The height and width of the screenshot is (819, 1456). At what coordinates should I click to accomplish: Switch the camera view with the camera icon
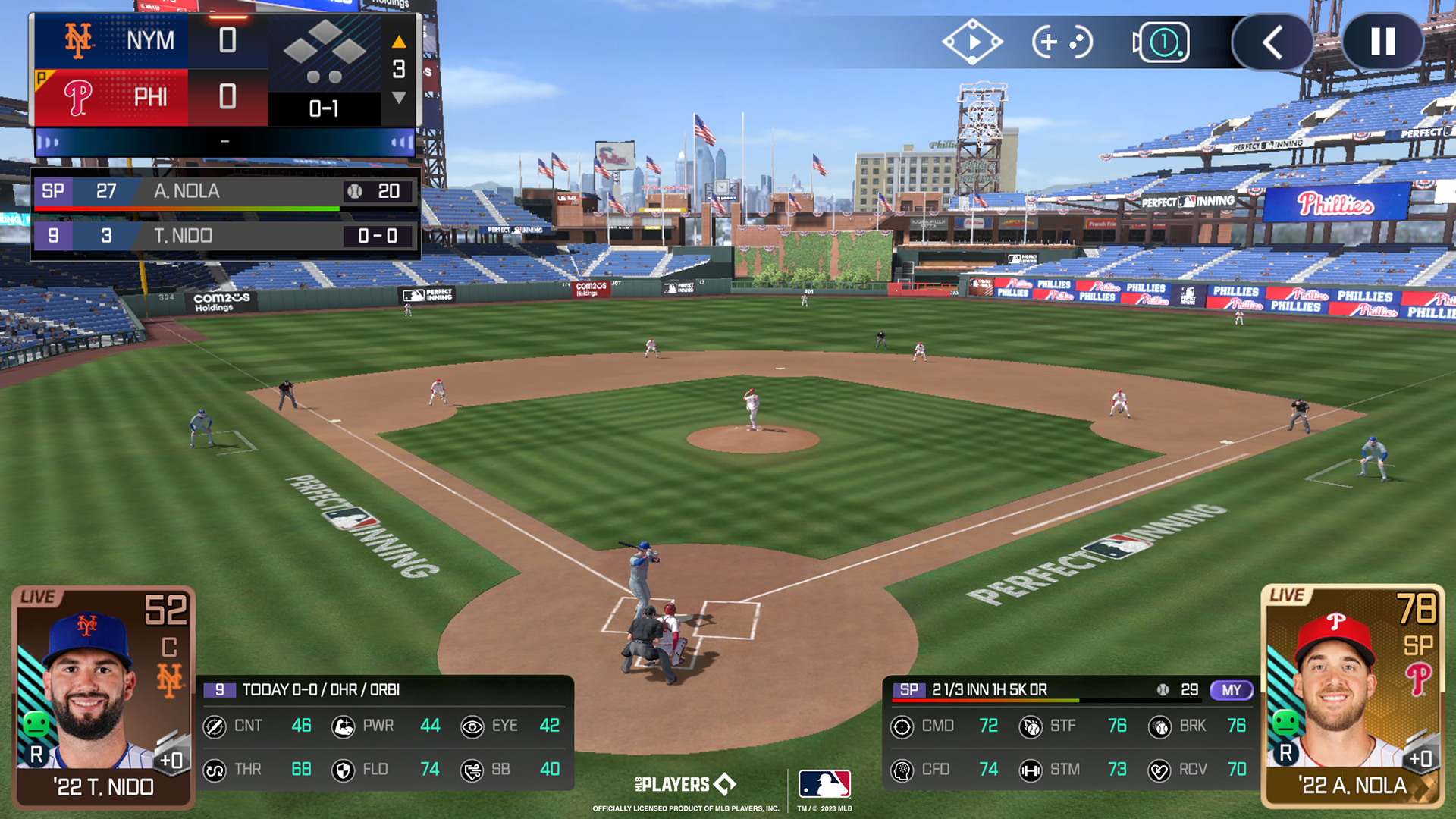[x=1161, y=42]
